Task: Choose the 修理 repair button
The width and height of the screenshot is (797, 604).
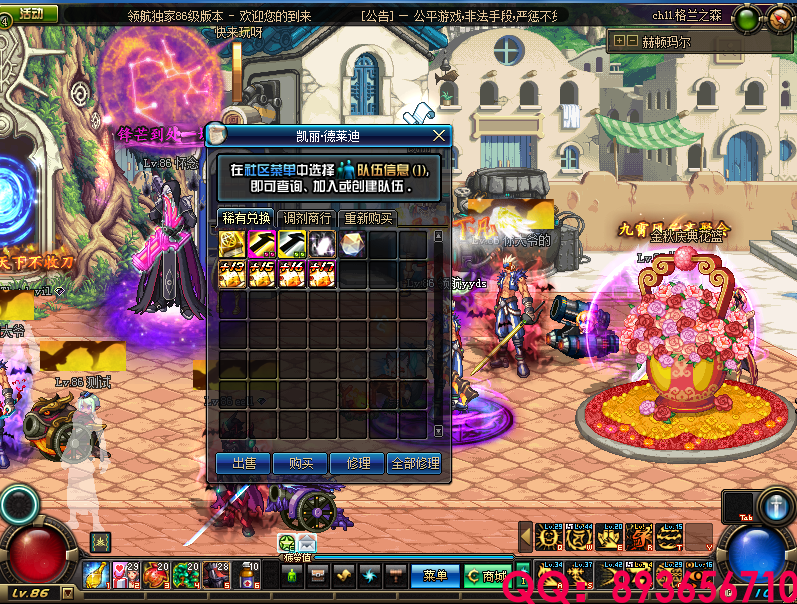Action: 358,463
